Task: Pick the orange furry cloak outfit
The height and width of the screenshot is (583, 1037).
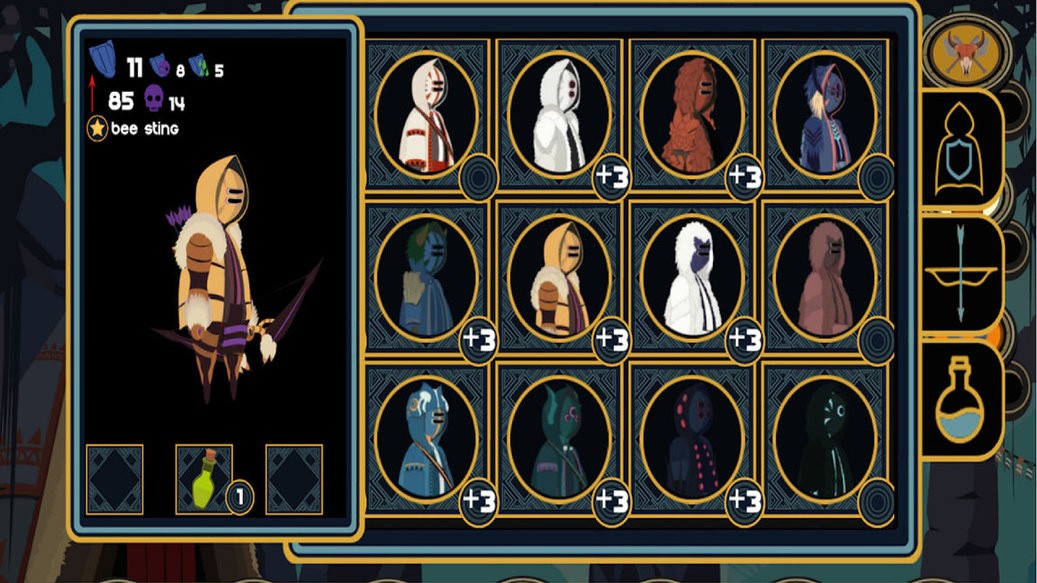Action: 692,113
